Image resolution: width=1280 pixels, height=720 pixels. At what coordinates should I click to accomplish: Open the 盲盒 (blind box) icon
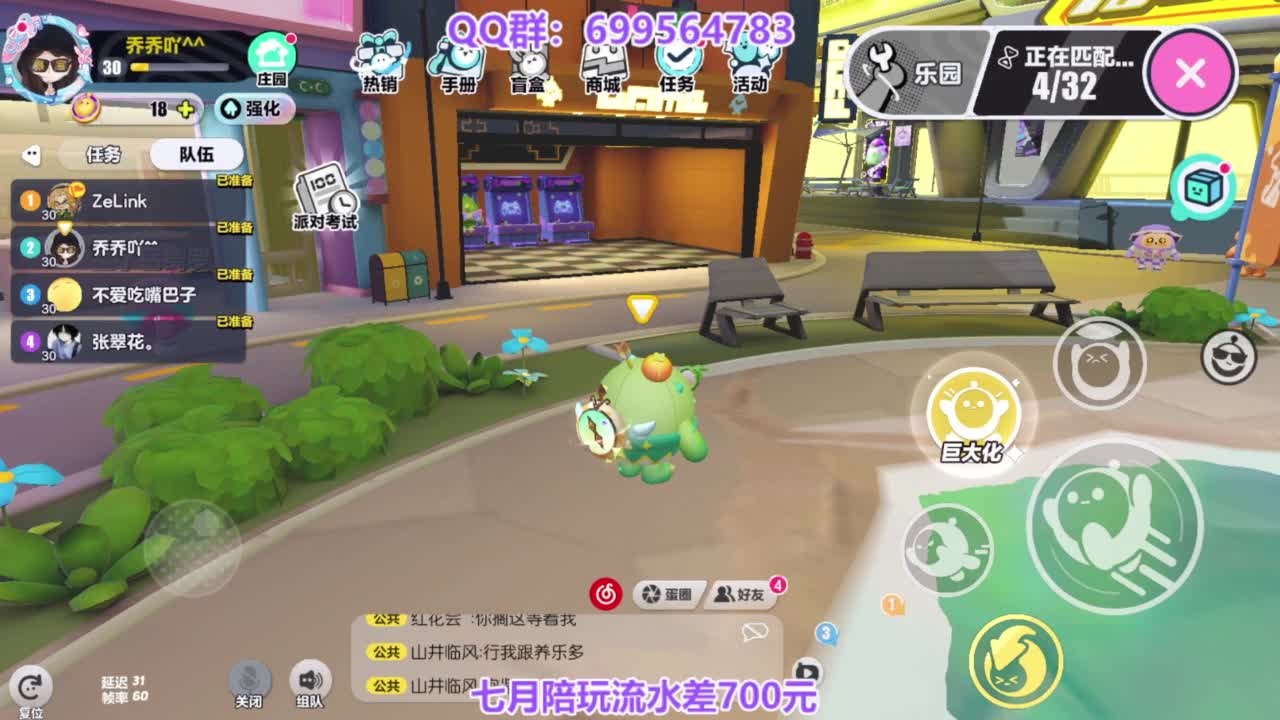tap(526, 60)
